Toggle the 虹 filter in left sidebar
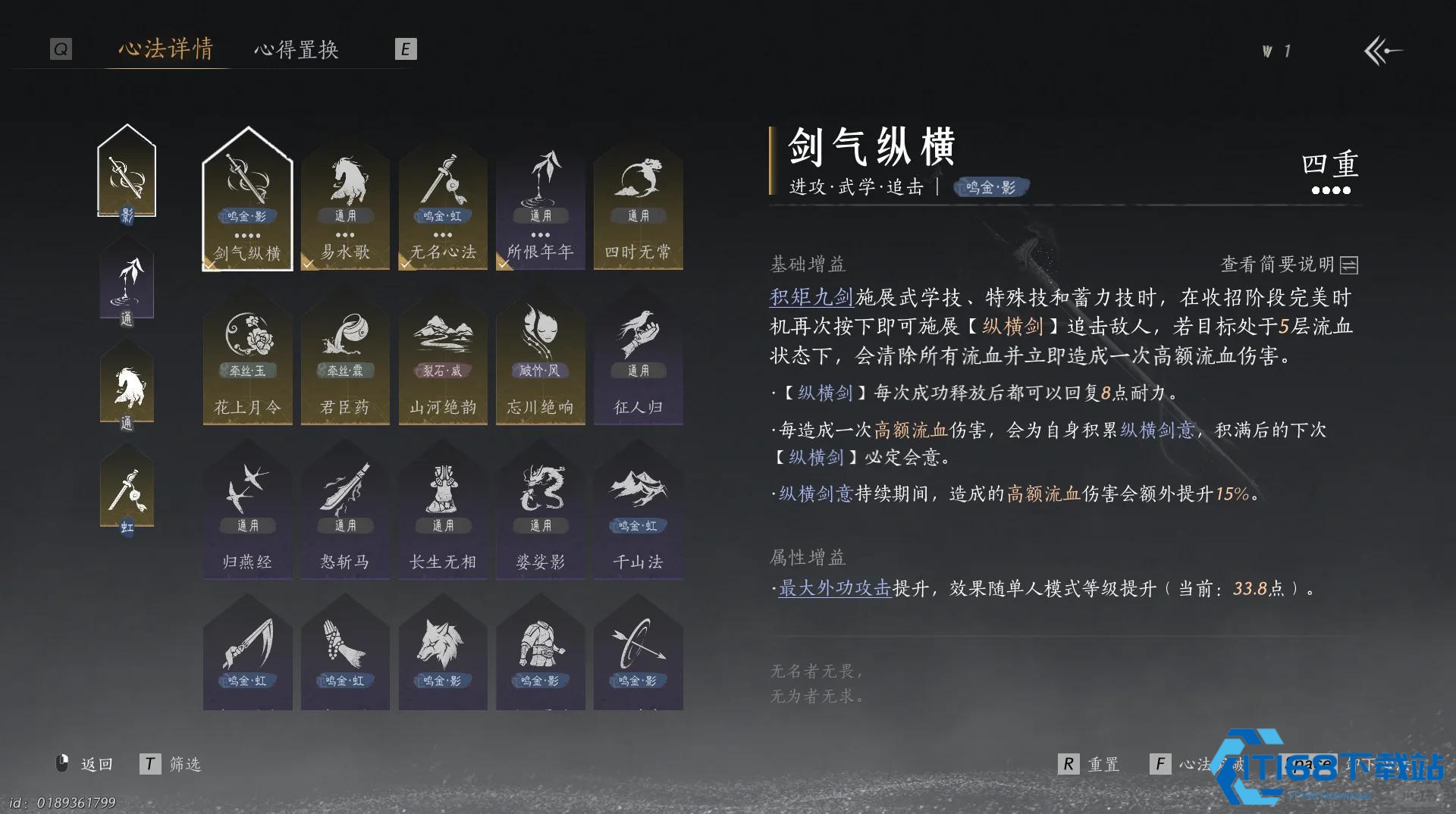Viewport: 1456px width, 814px height. (127, 489)
